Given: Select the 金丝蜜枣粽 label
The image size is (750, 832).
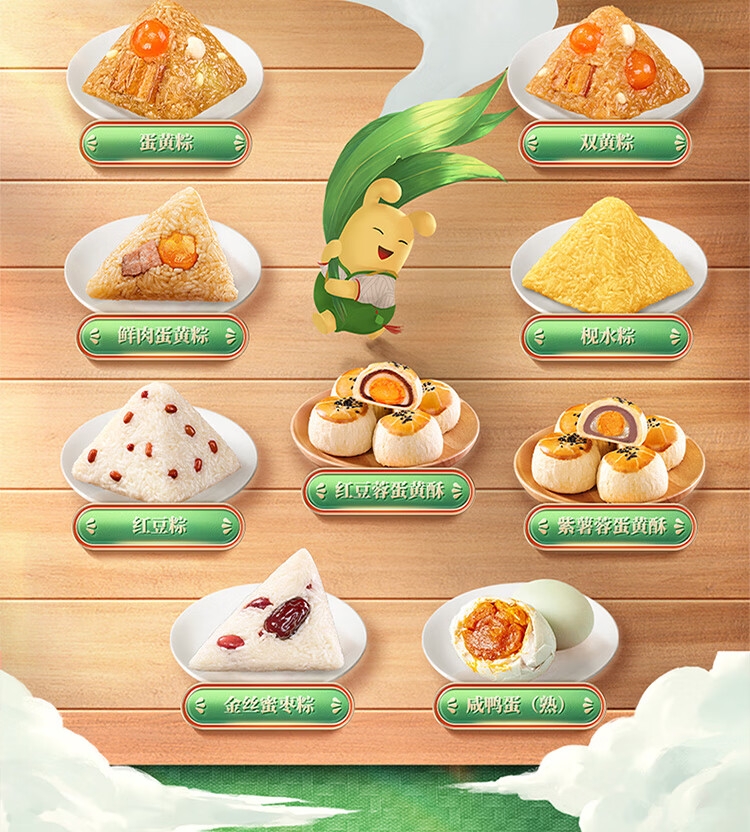Looking at the screenshot, I should [267, 705].
